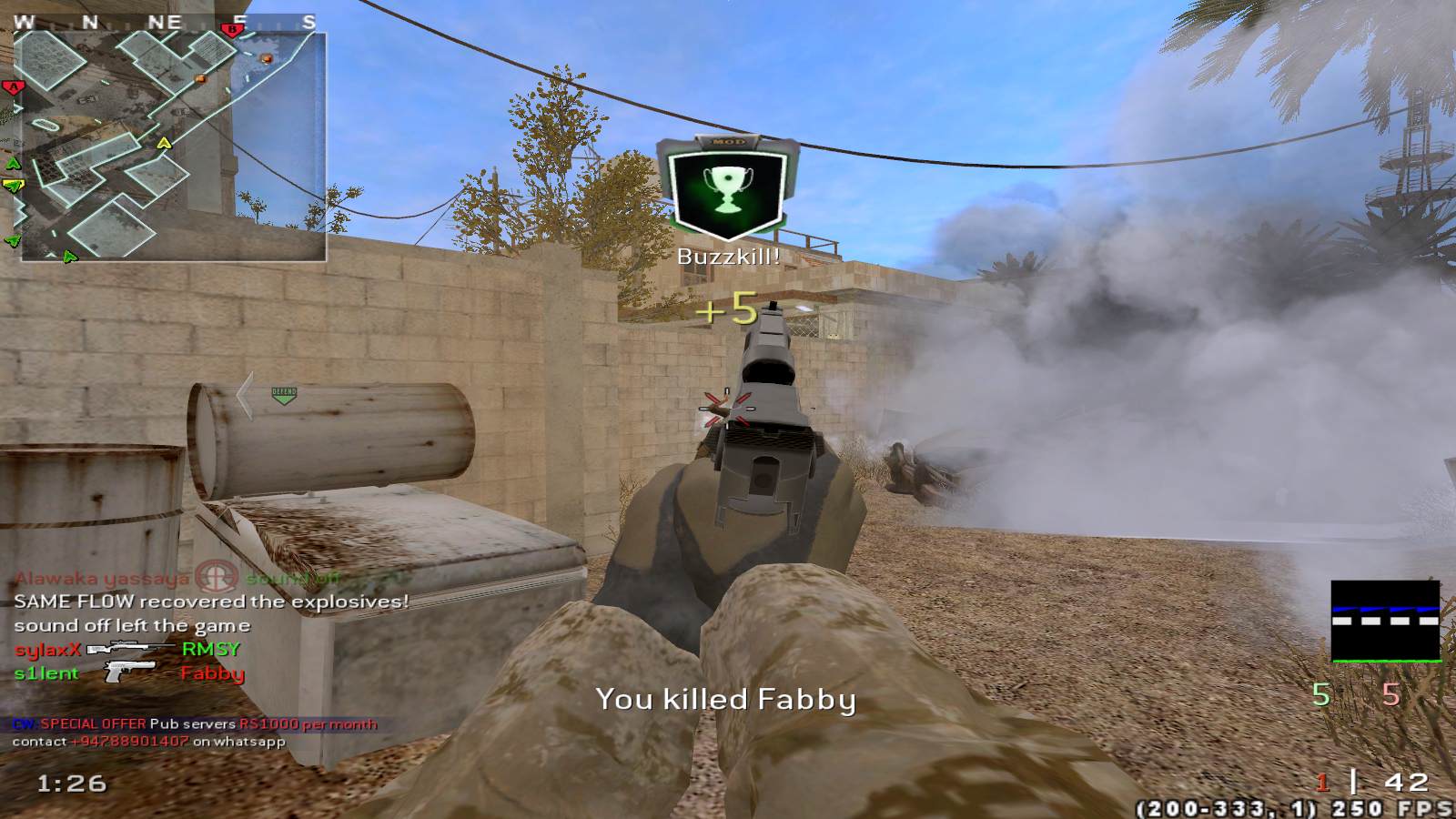Viewport: 1456px width, 819px height.
Task: Select the s1lent pistol killfeed entry
Action: [128, 673]
